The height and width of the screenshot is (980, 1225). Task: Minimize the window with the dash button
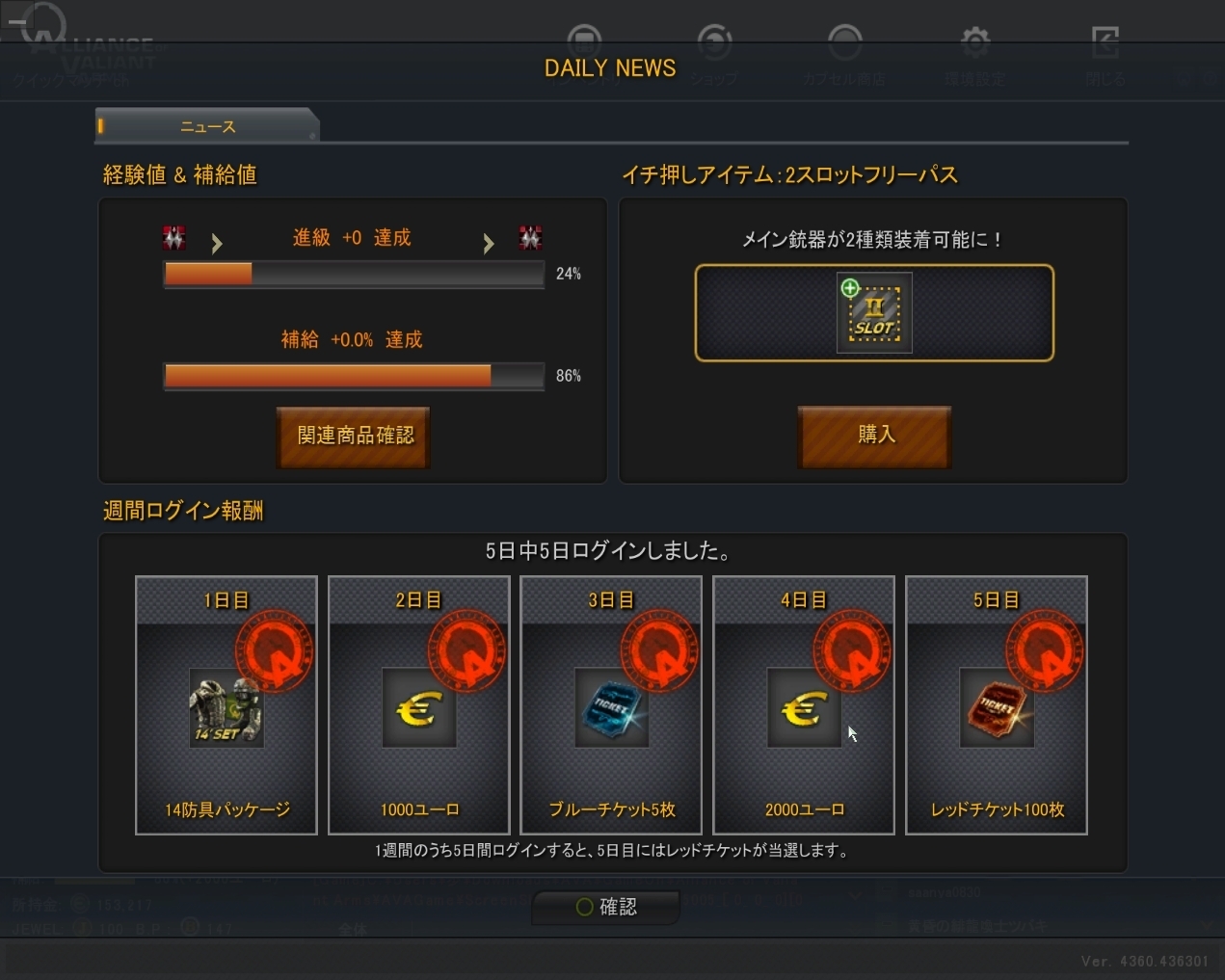[16, 21]
